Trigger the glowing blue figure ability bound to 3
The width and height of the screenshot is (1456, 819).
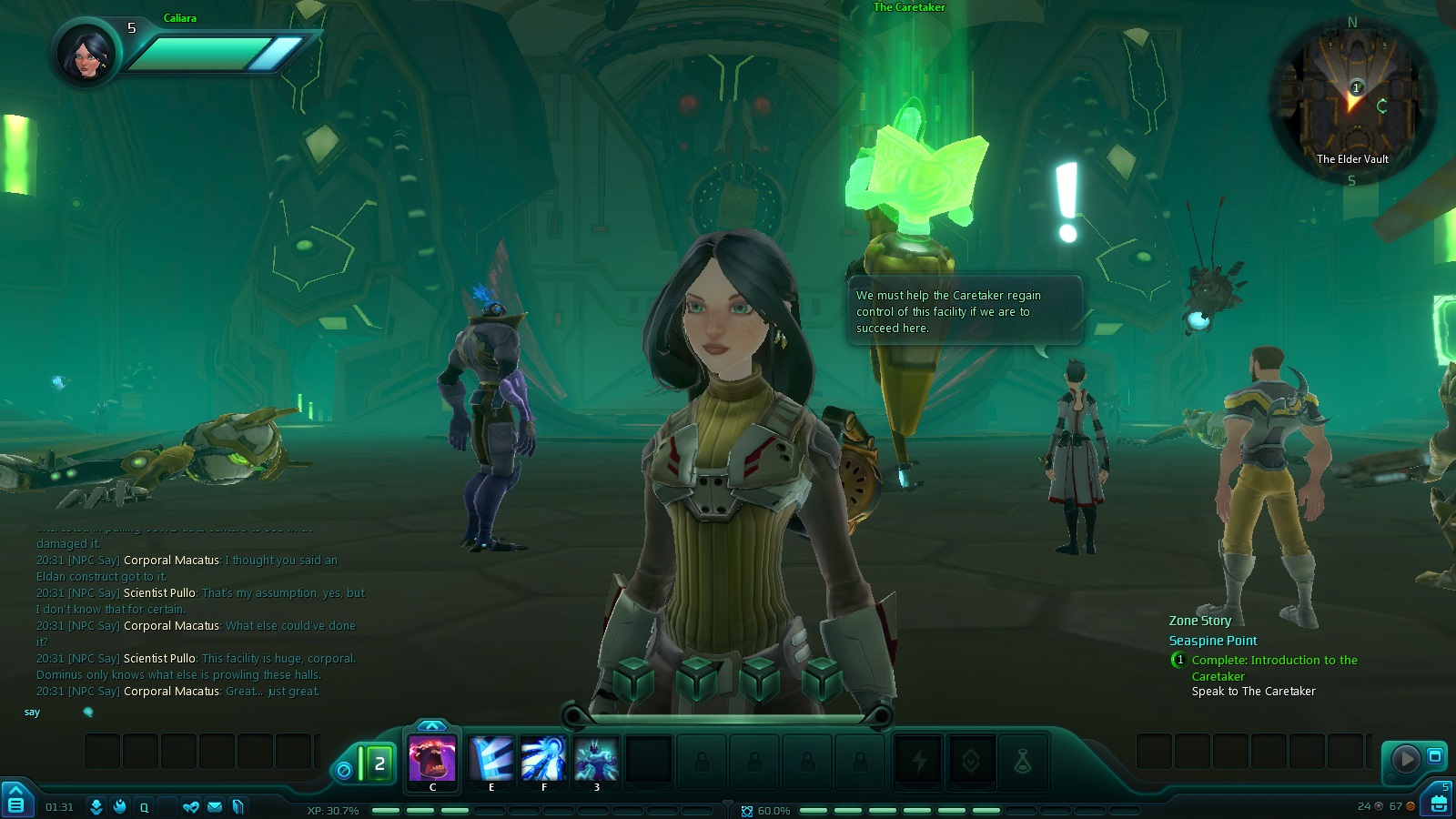point(596,759)
